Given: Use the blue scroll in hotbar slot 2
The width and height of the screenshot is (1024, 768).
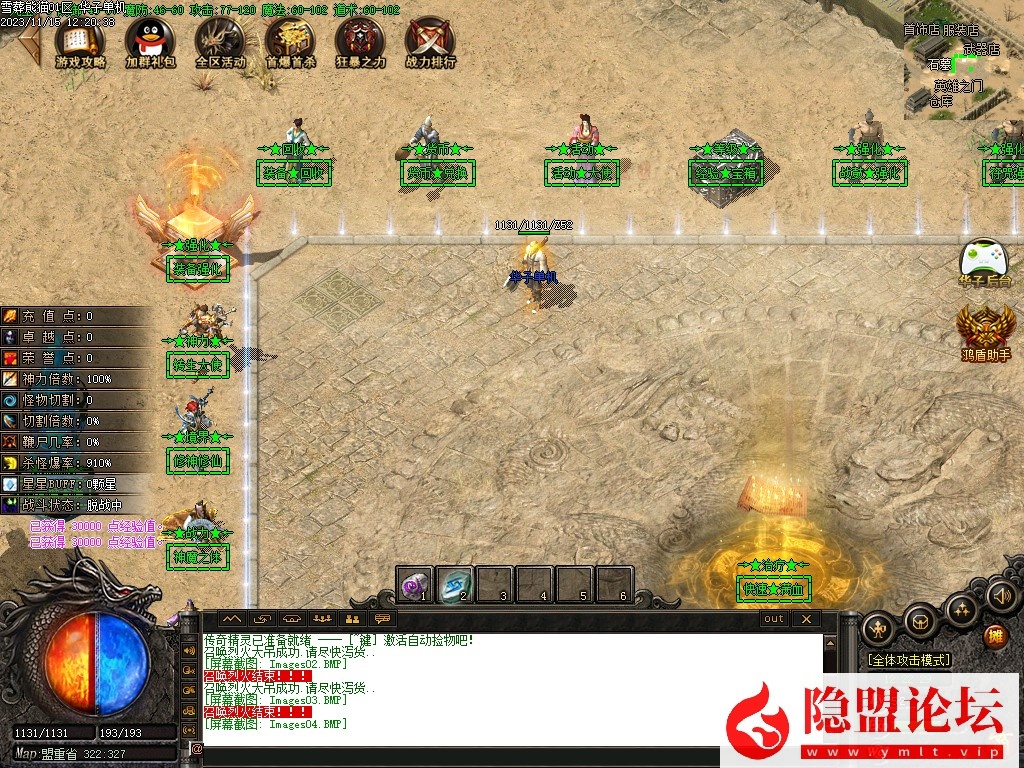Looking at the screenshot, I should 455,585.
